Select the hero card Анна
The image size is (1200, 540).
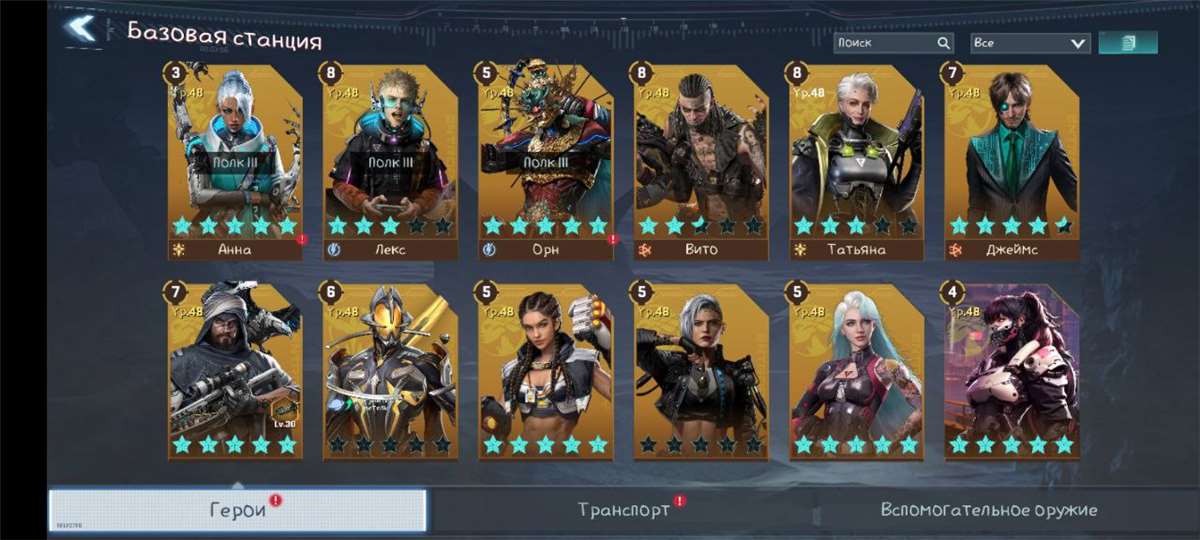235,160
